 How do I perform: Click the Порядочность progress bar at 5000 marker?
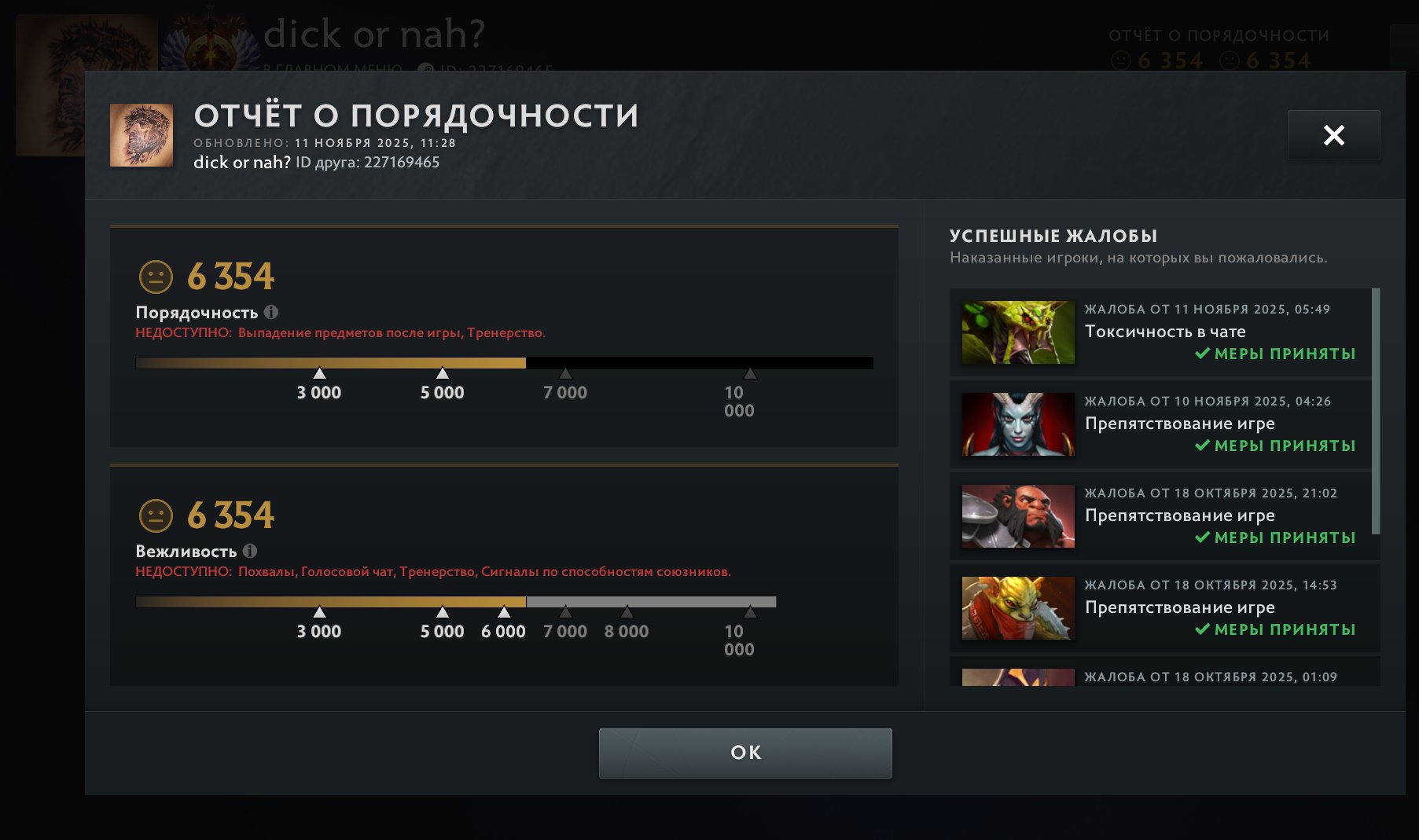tap(443, 364)
